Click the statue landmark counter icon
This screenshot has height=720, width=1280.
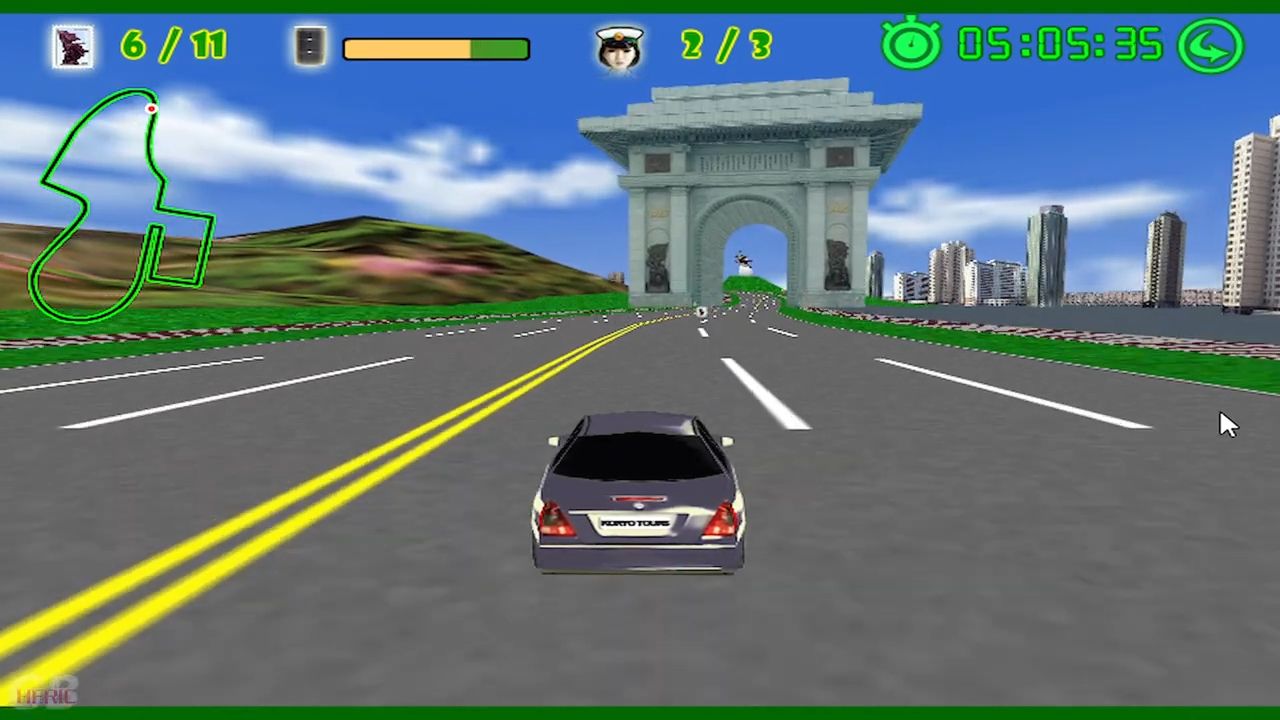coord(73,46)
